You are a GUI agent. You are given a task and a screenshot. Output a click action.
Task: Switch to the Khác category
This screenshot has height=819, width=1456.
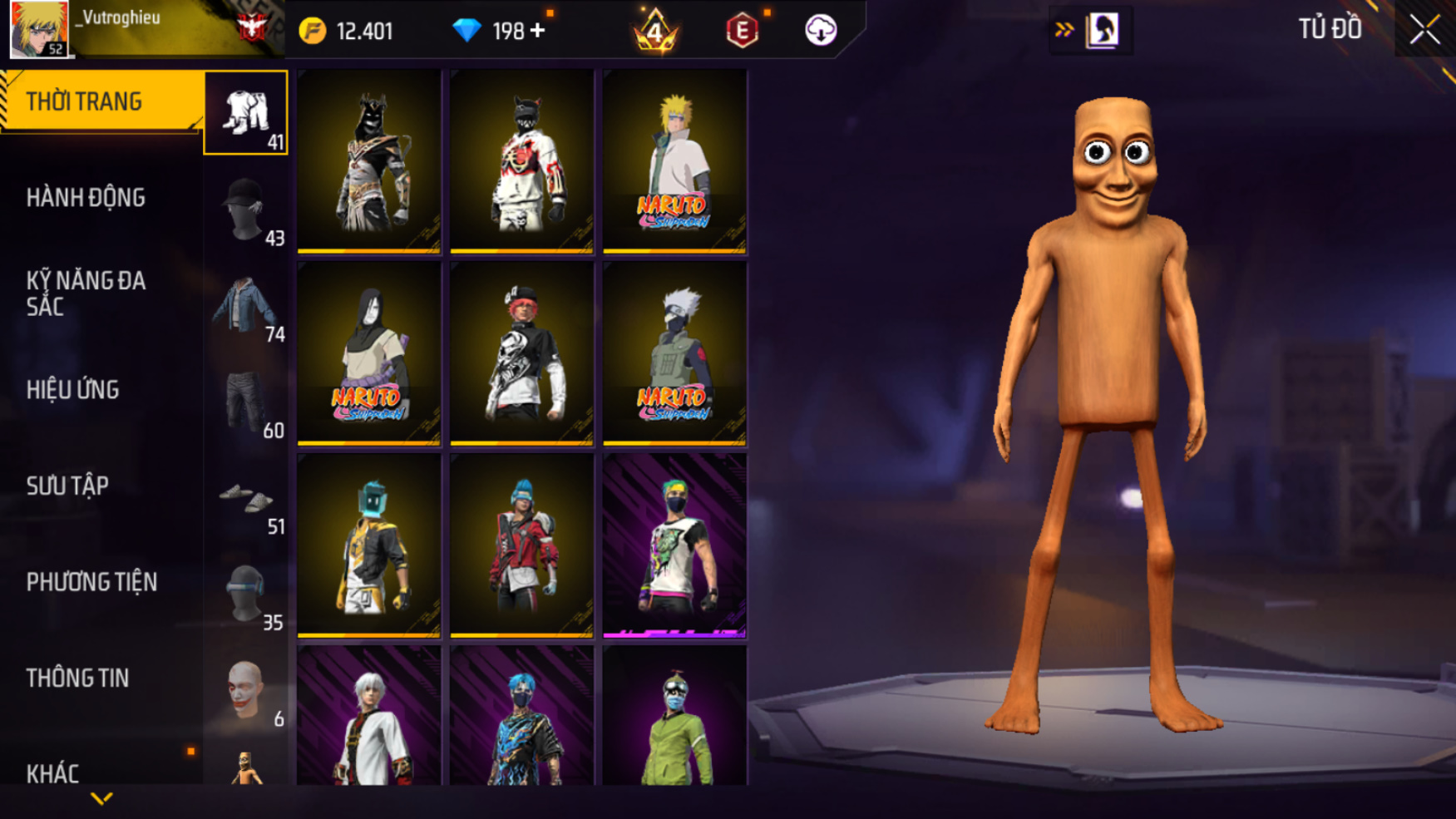52,773
